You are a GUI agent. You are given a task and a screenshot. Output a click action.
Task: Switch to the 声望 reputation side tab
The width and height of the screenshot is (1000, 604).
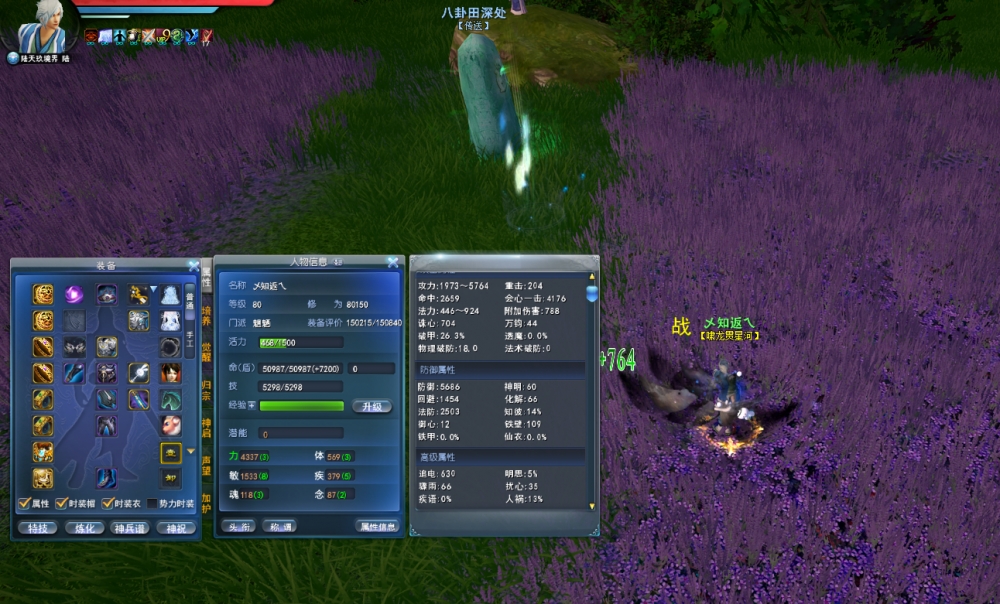pos(207,466)
